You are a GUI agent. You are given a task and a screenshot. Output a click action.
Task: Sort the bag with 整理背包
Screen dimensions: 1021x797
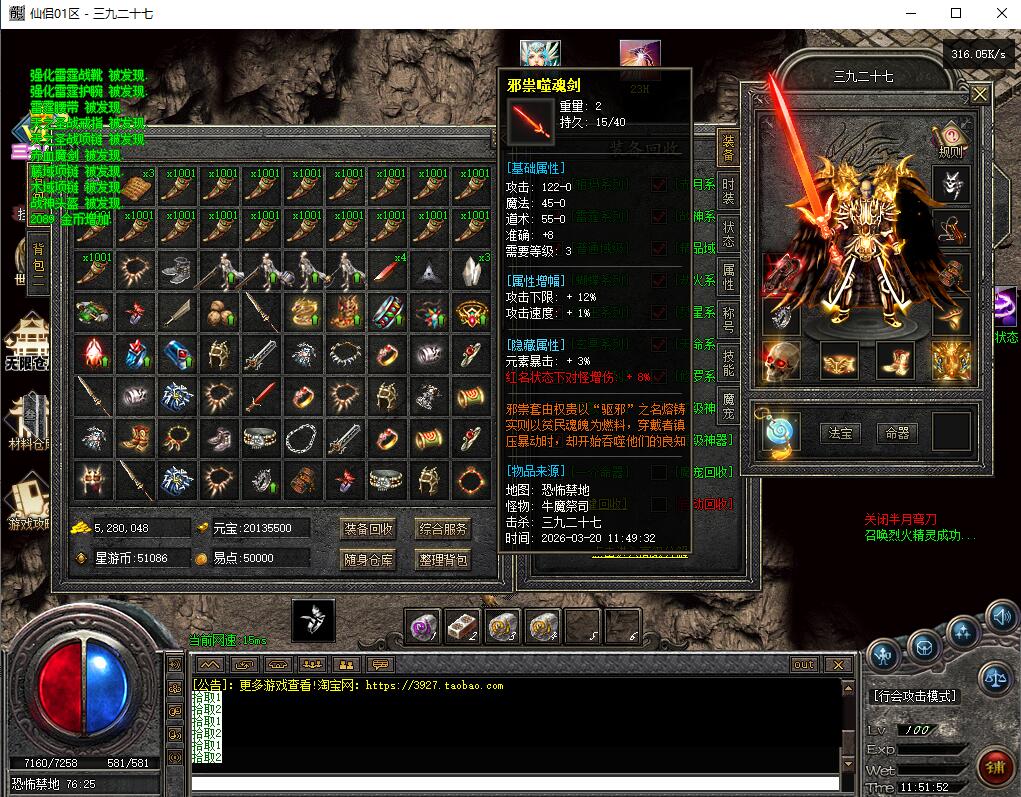point(444,559)
